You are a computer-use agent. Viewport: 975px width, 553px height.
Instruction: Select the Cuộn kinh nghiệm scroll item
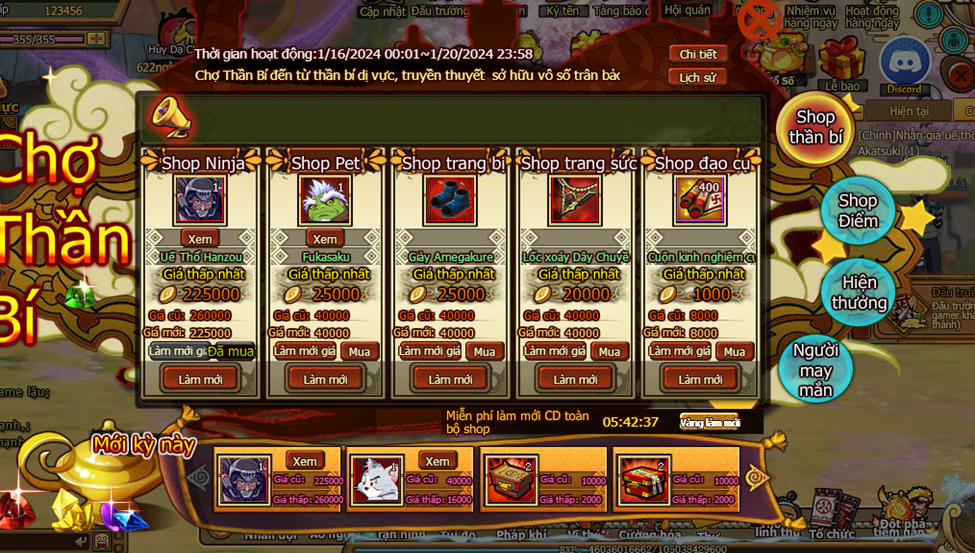coord(699,200)
